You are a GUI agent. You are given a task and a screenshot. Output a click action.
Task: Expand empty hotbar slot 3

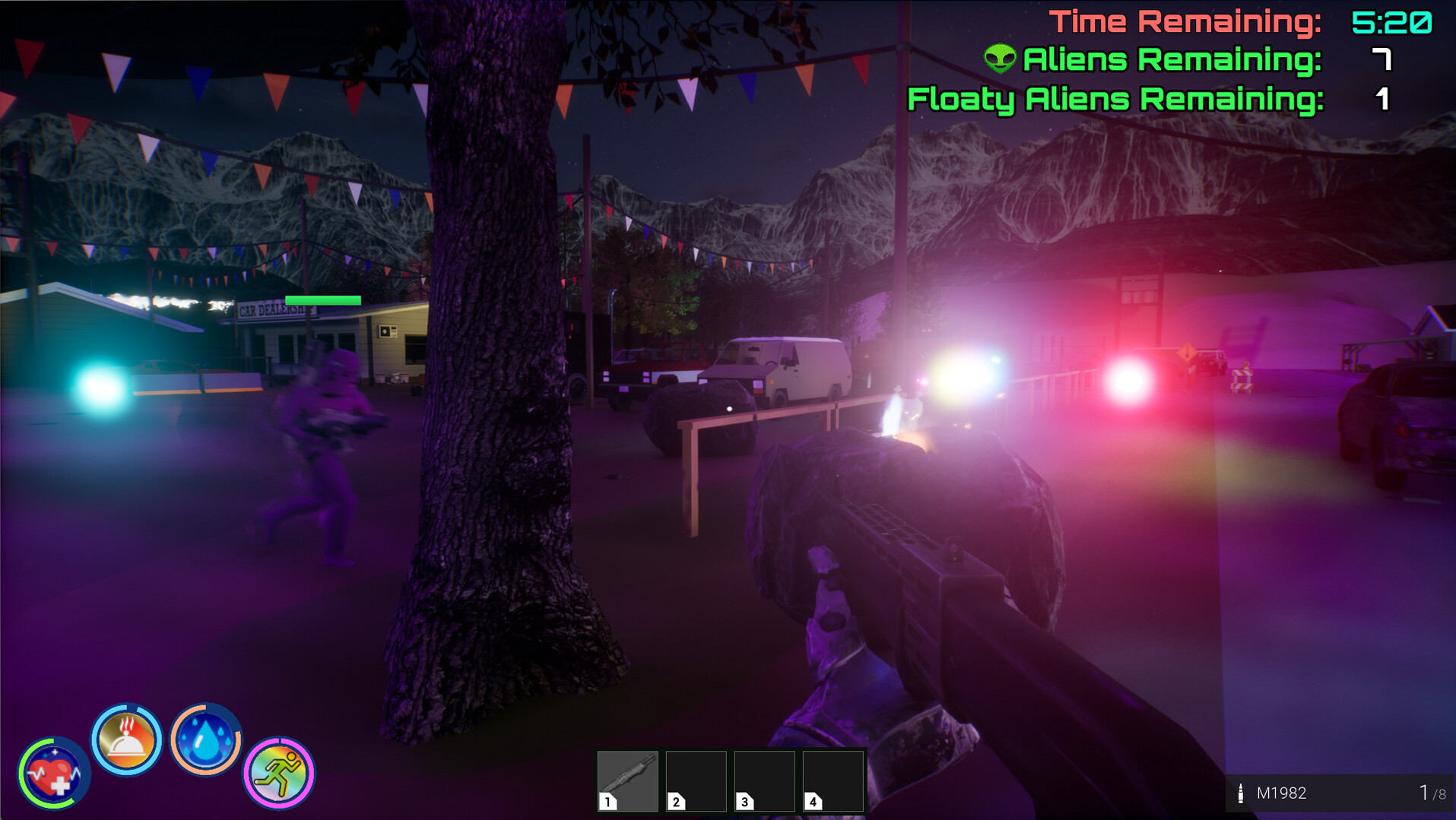(763, 779)
